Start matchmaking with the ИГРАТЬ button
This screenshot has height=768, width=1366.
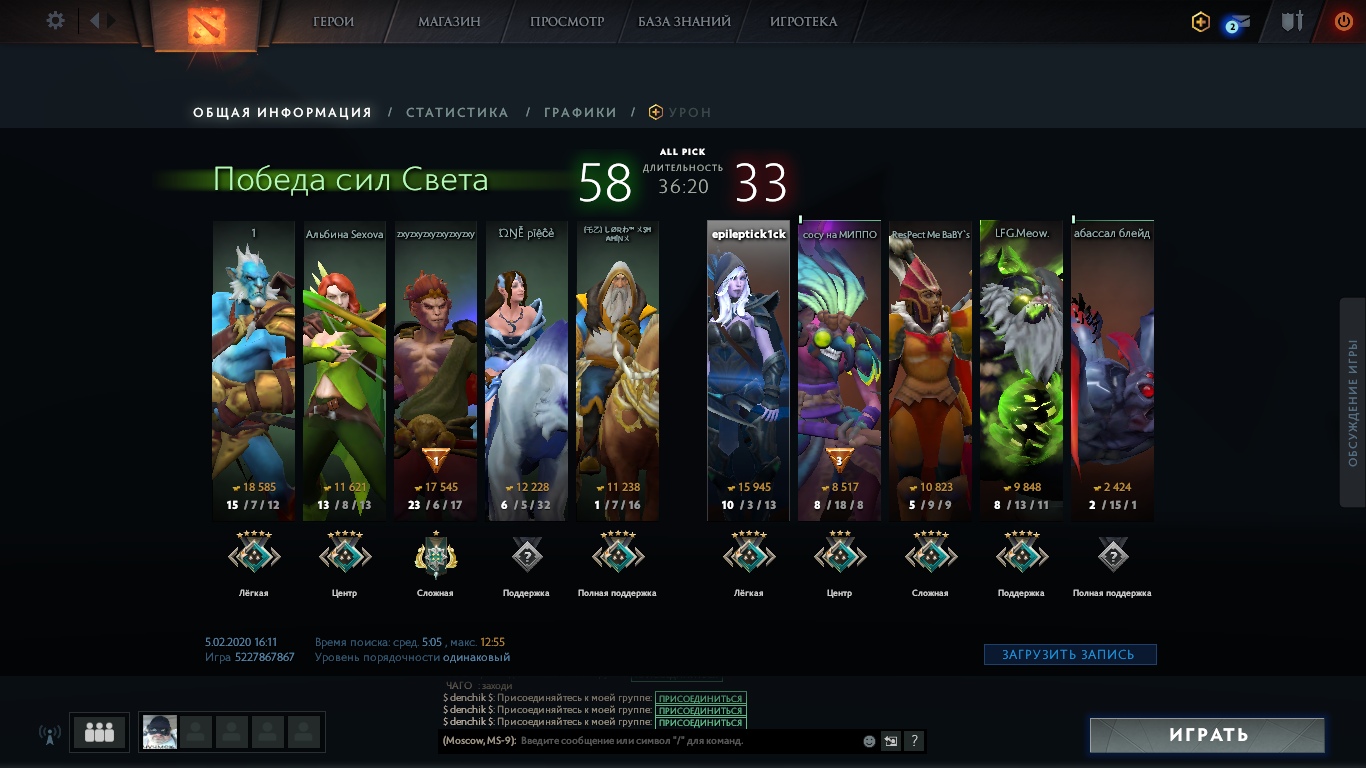1208,735
